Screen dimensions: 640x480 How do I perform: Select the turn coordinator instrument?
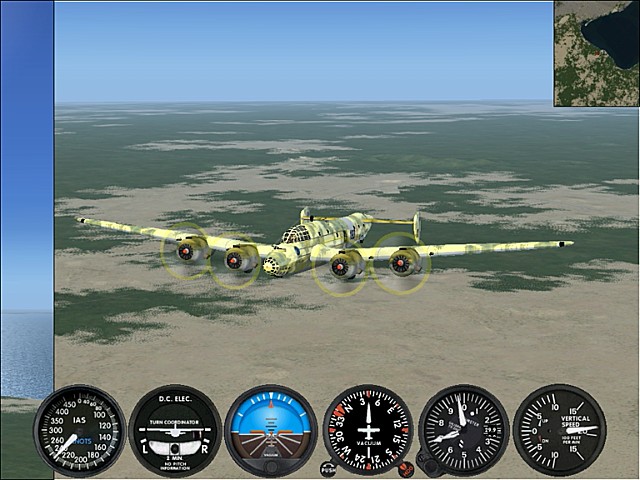(175, 430)
